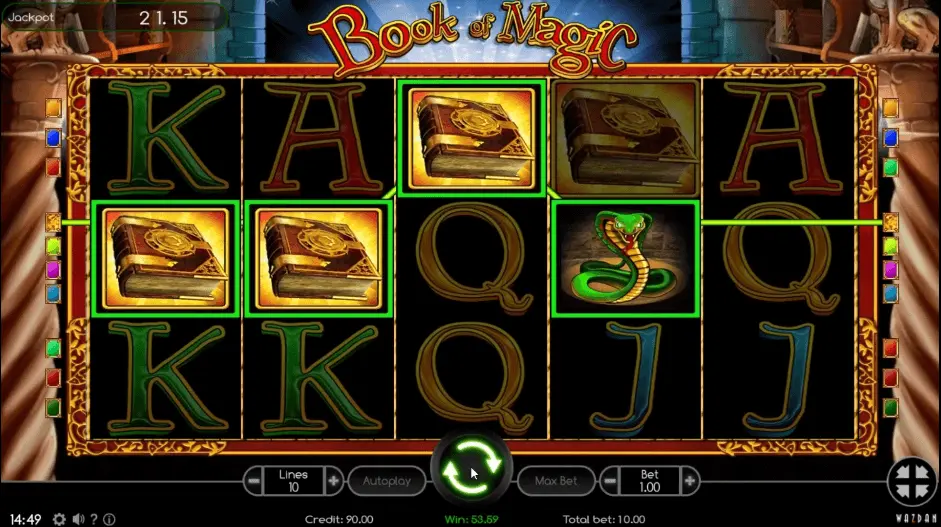941x527 pixels.
Task: Lower the Bet amount
Action: (x=609, y=481)
